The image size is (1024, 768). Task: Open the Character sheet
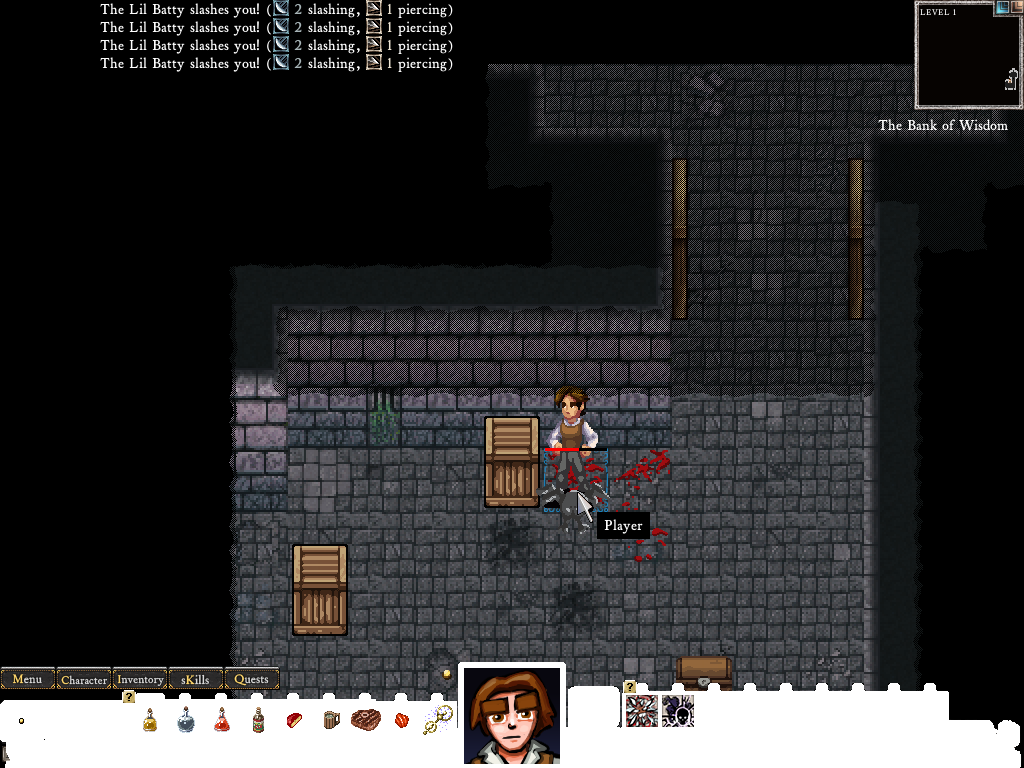tap(84, 679)
